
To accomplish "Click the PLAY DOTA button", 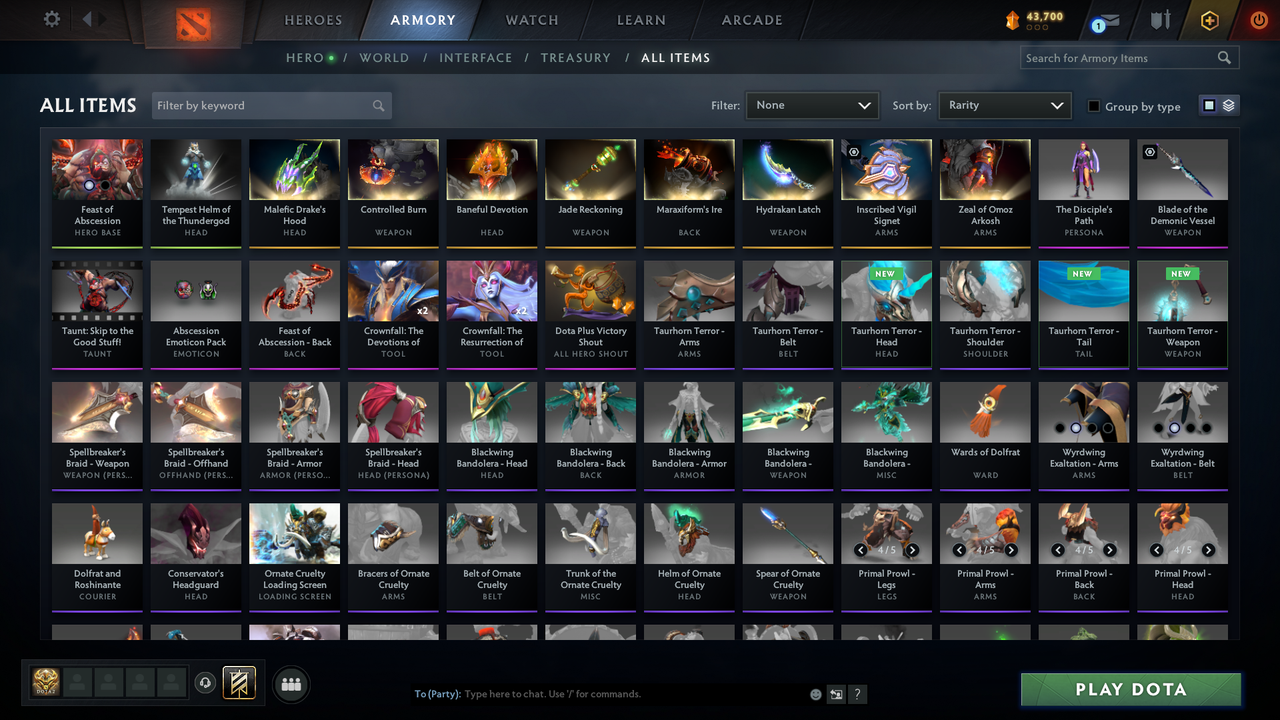I will click(x=1130, y=689).
